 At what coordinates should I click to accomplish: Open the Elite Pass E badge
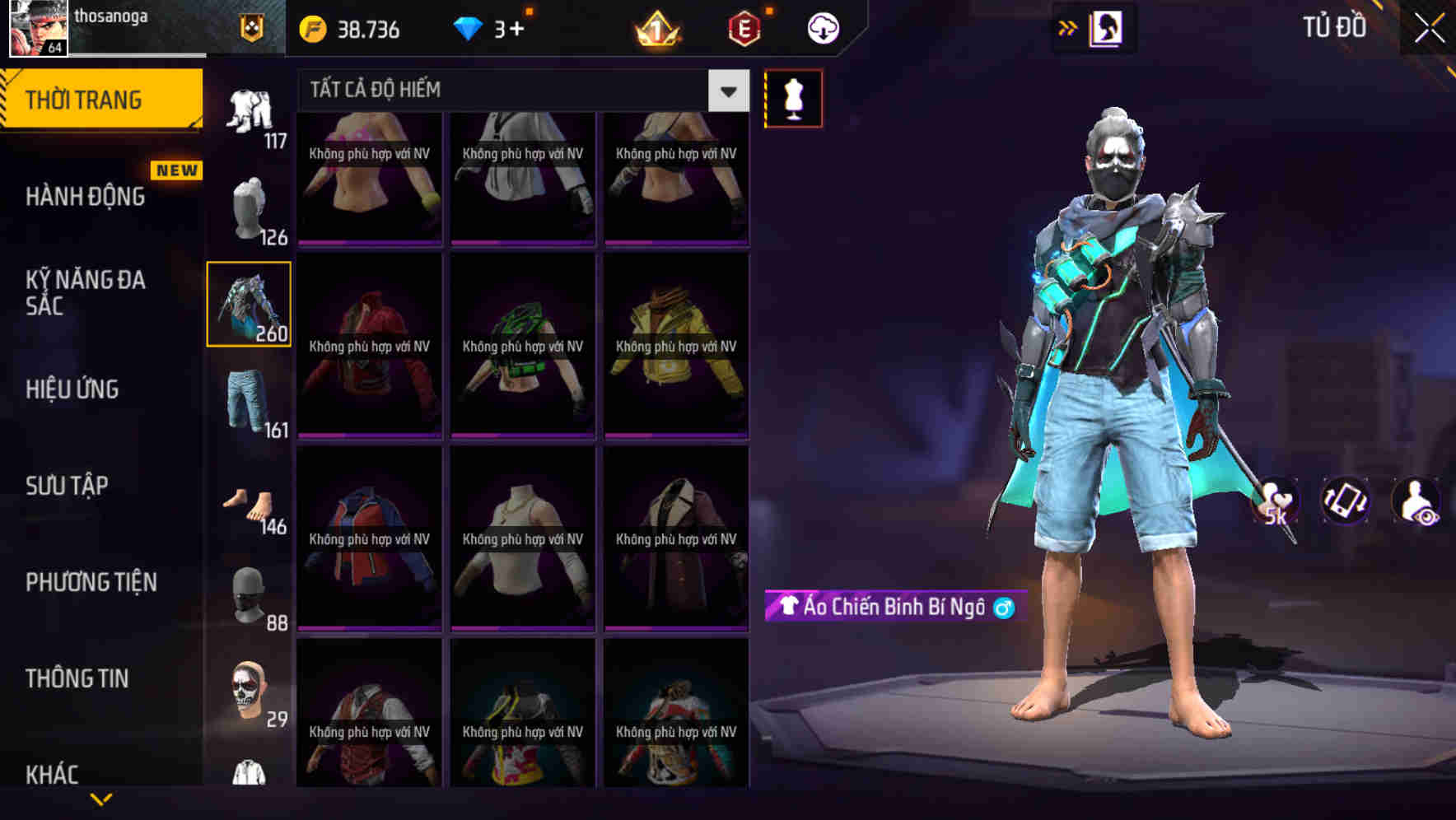pyautogui.click(x=742, y=27)
